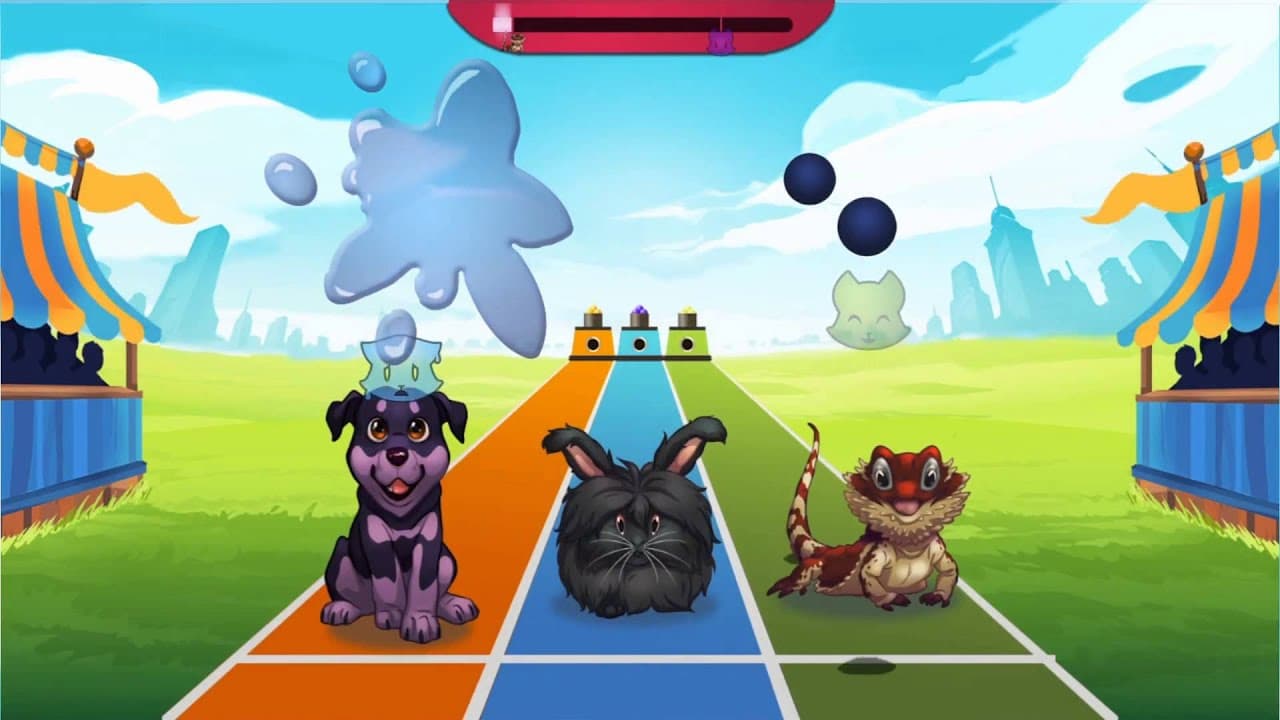Click the purple cat marker on the progress bar

[x=722, y=40]
